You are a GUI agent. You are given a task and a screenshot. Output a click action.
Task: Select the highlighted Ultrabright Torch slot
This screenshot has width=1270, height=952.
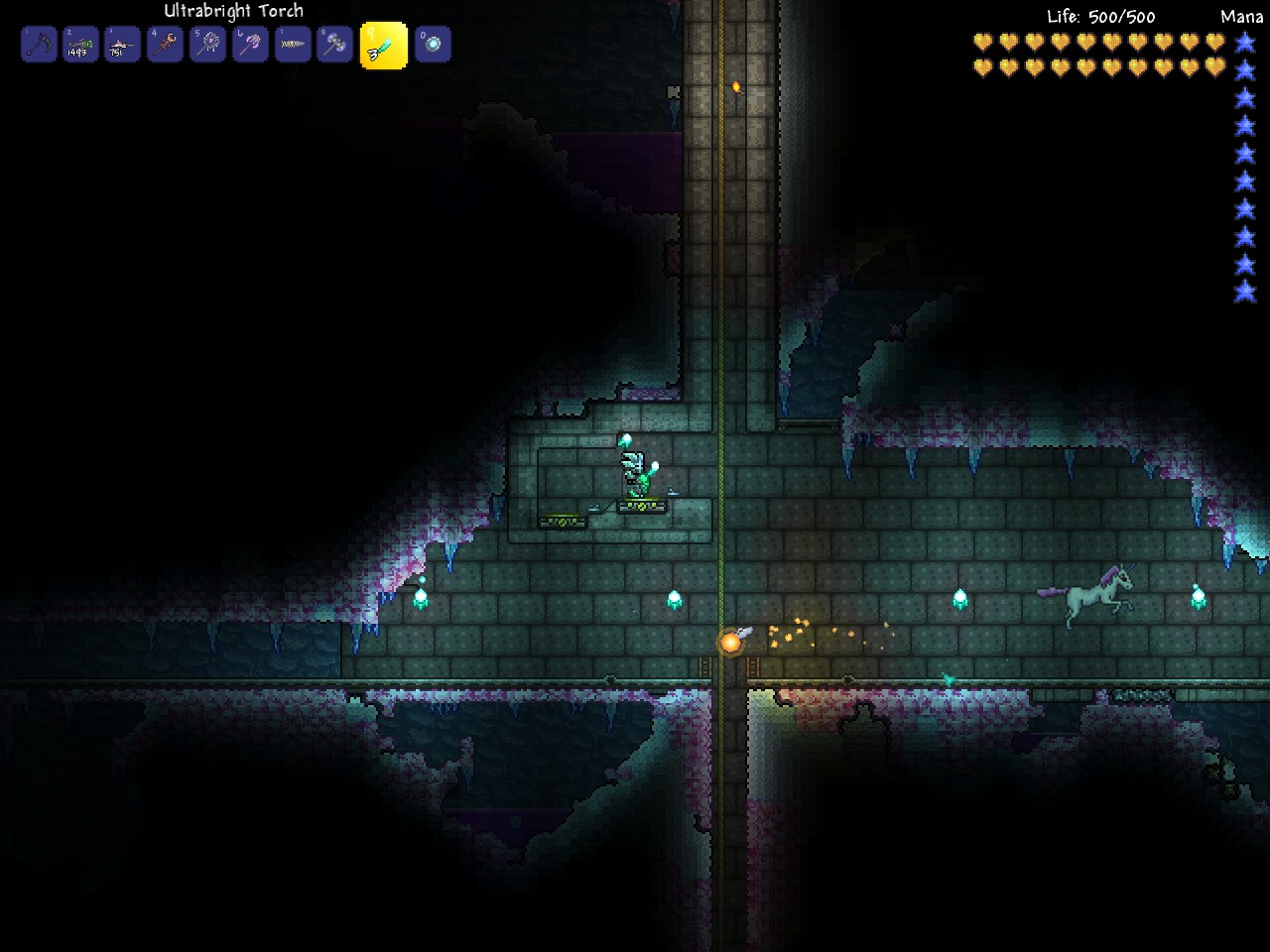[384, 46]
